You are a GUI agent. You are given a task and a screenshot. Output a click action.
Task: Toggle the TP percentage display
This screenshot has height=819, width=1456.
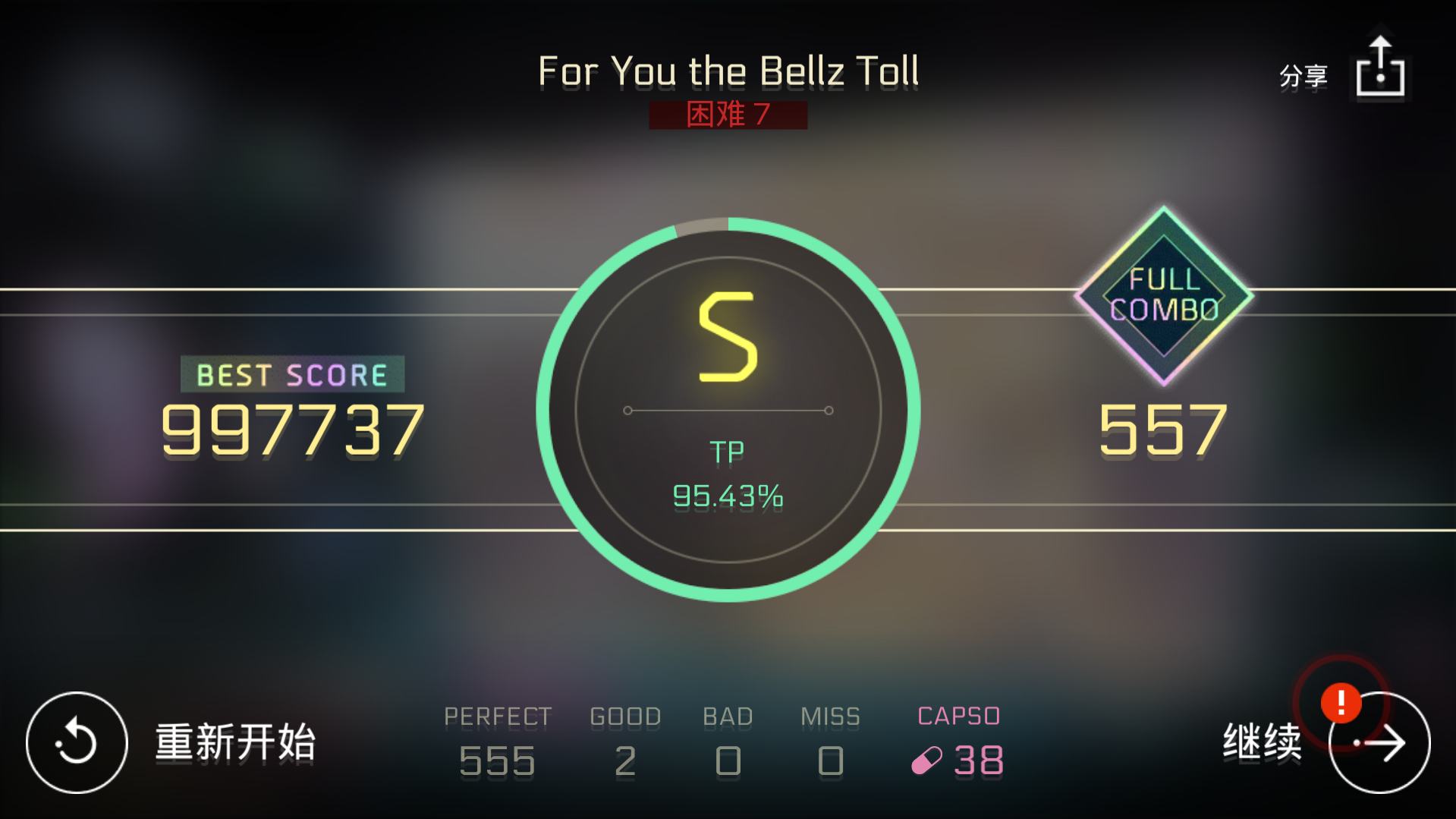[x=727, y=496]
